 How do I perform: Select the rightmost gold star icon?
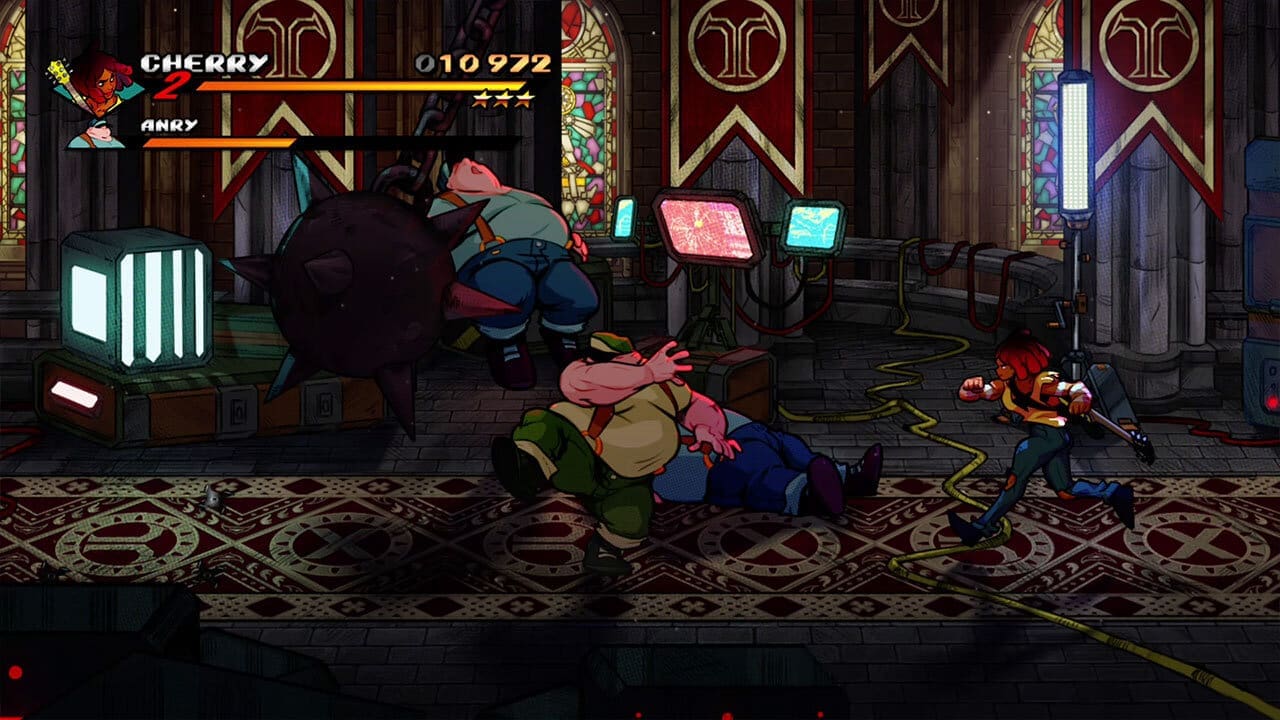coord(524,100)
